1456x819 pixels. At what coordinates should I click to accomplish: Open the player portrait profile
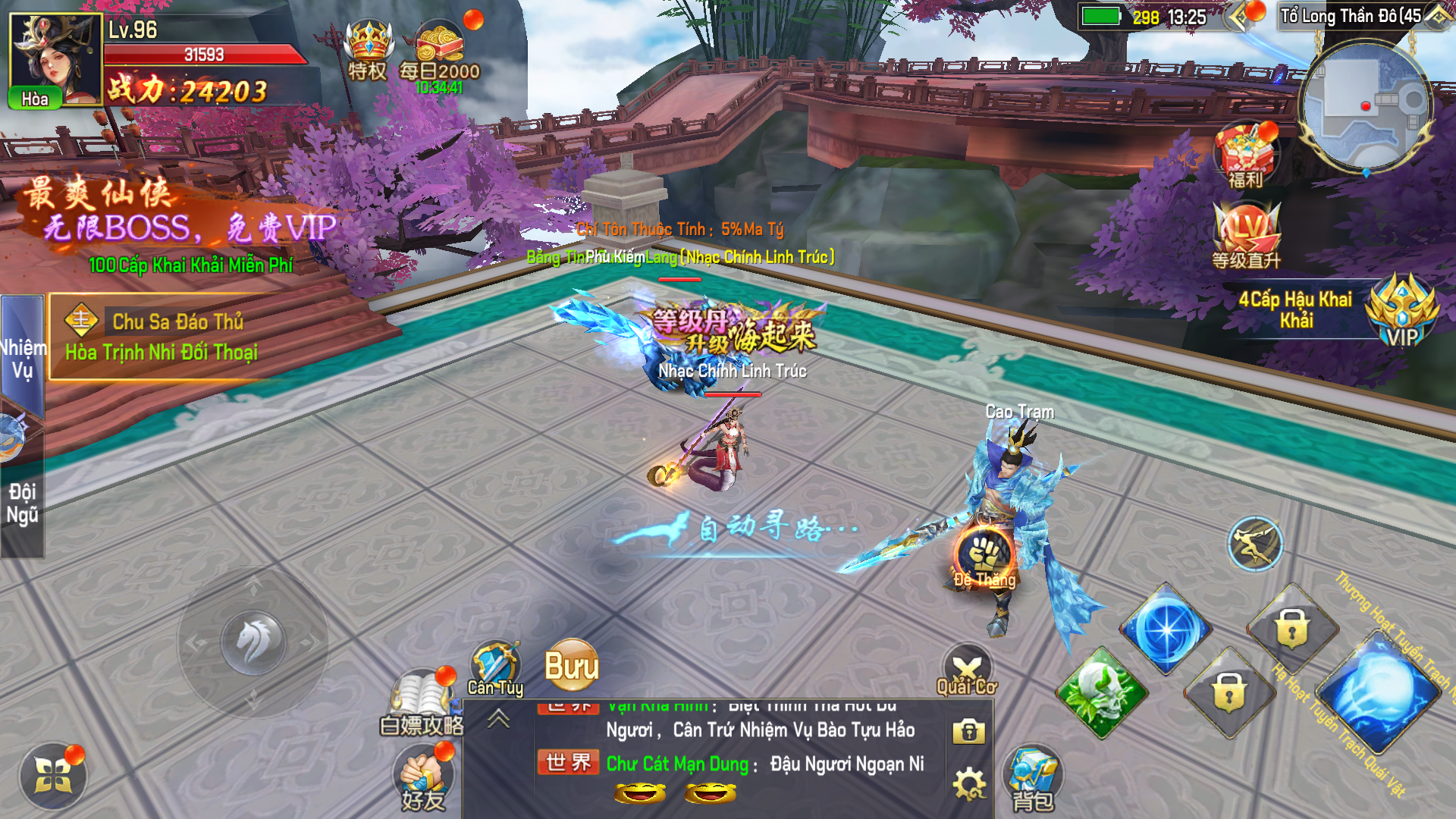tap(55, 59)
